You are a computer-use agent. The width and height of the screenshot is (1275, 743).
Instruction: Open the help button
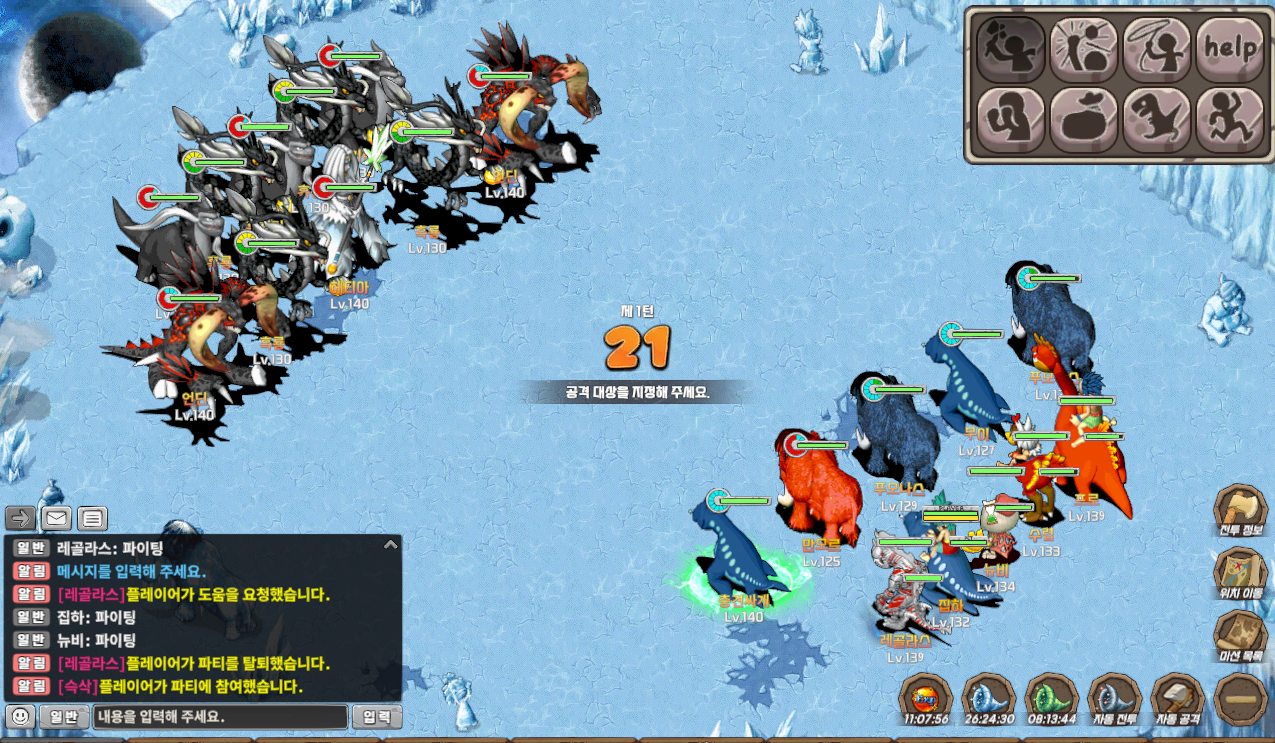click(x=1230, y=49)
